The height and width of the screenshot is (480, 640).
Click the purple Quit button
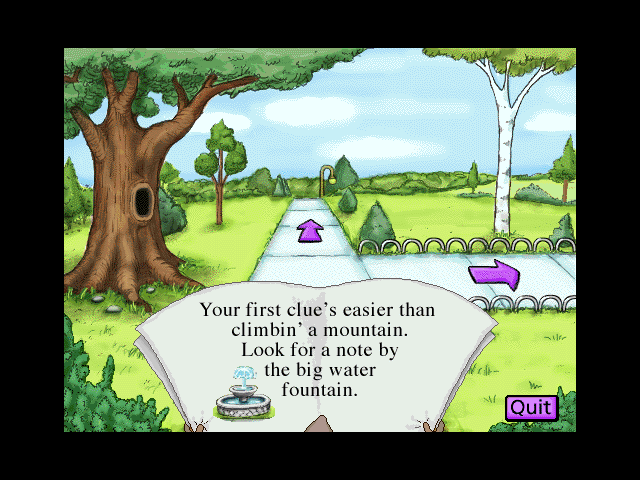[531, 408]
